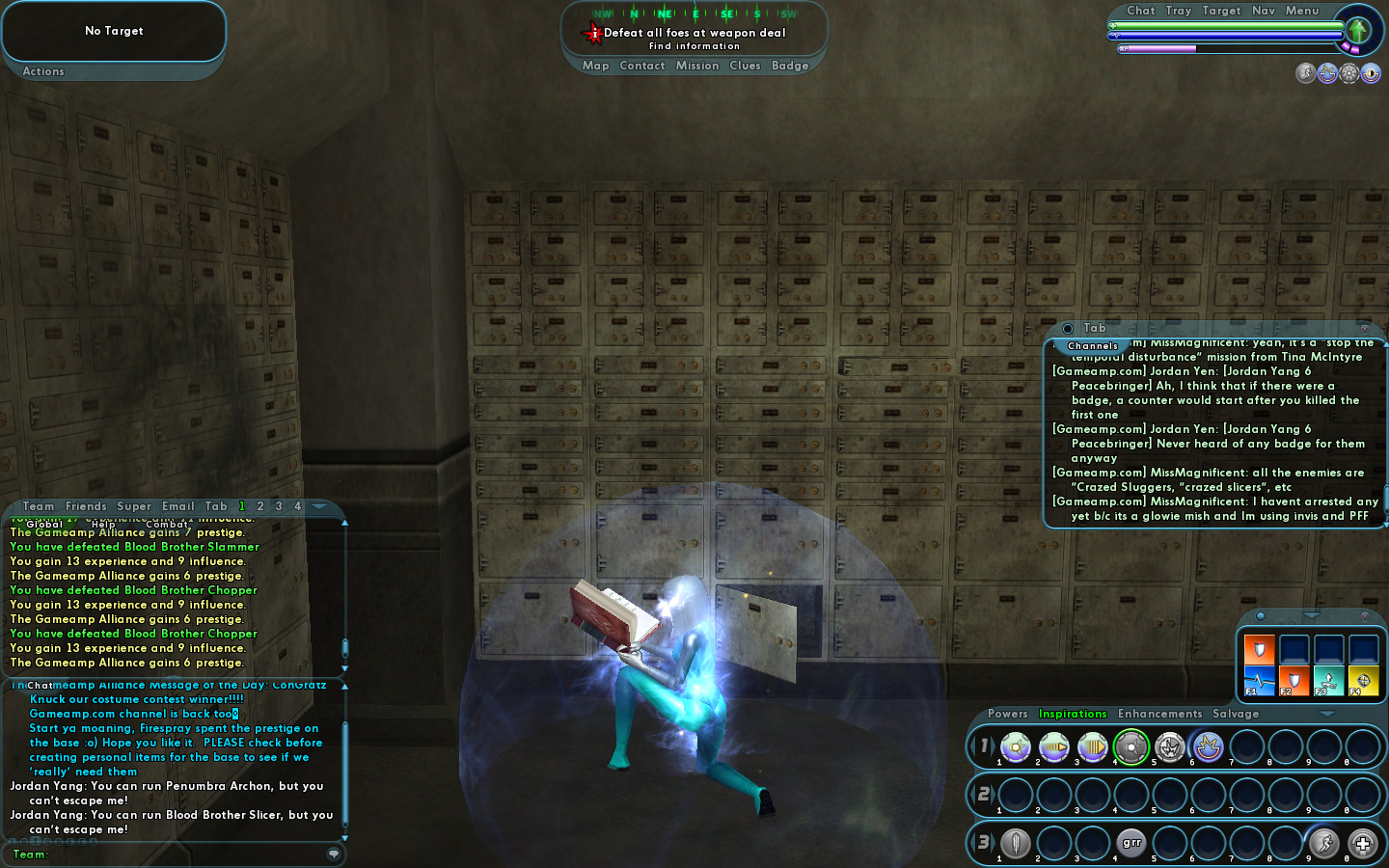Open the Enhancements tab
The height and width of the screenshot is (868, 1389).
tap(1159, 714)
